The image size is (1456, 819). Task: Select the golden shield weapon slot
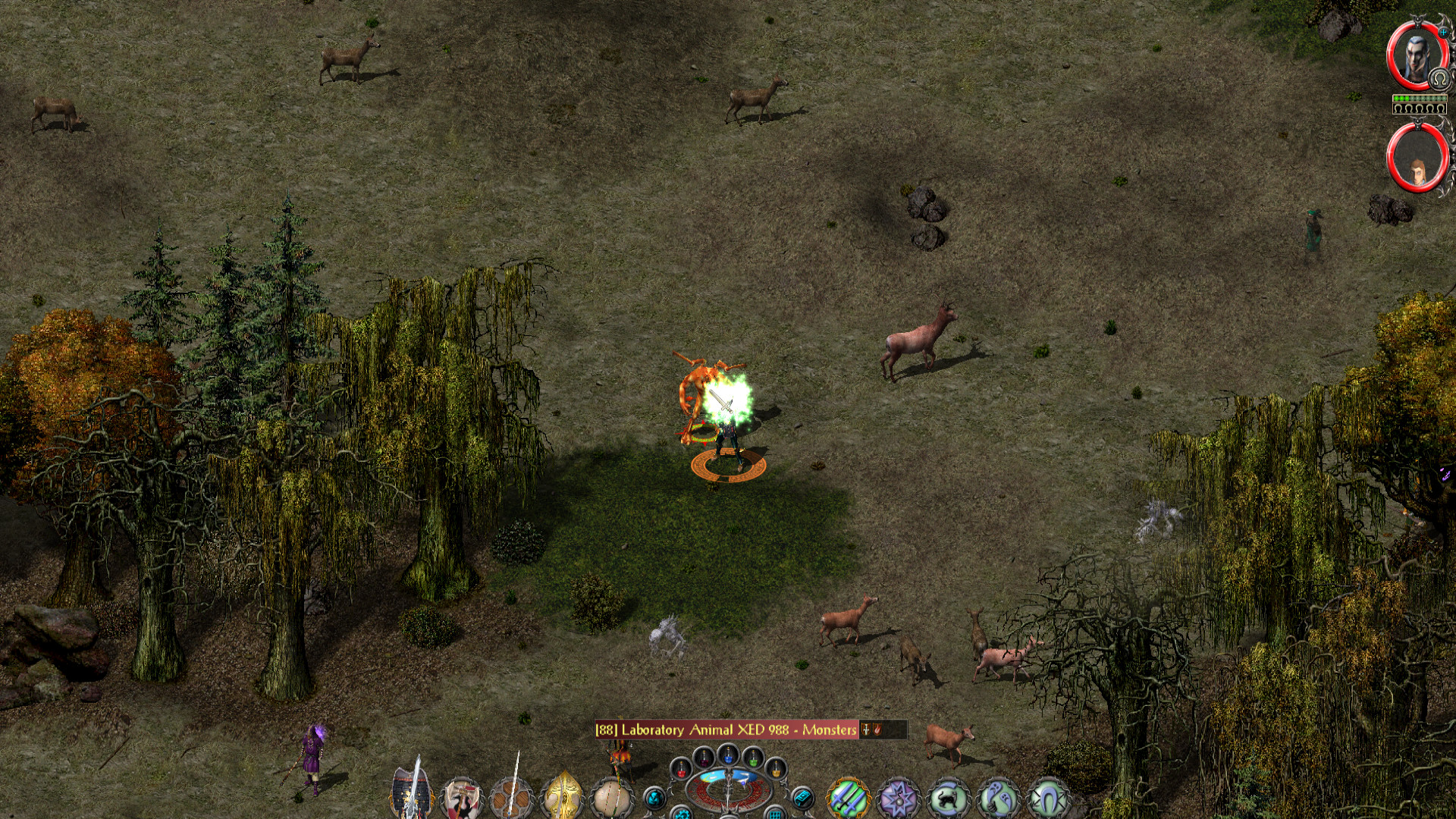point(562,798)
